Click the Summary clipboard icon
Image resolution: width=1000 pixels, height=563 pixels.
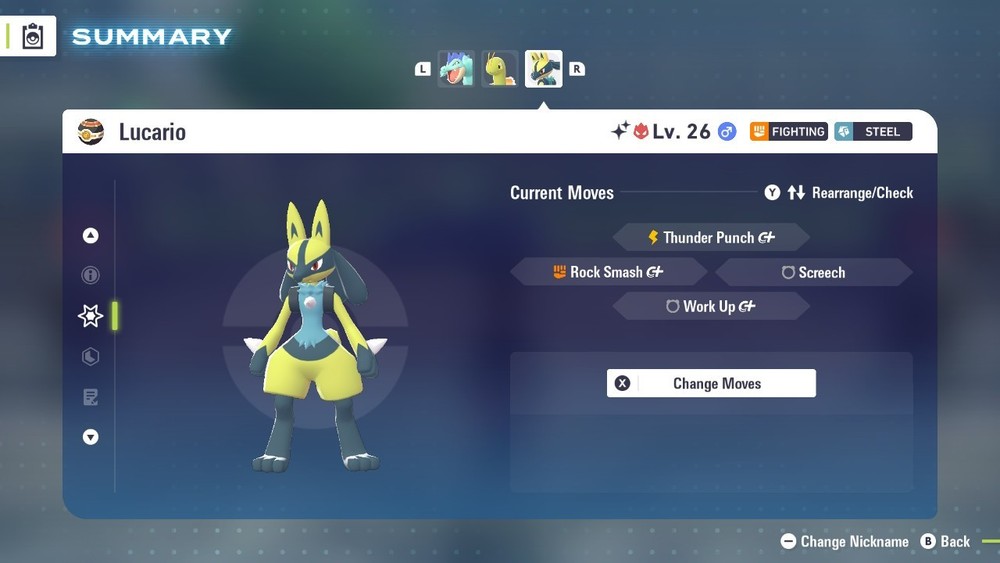(33, 36)
